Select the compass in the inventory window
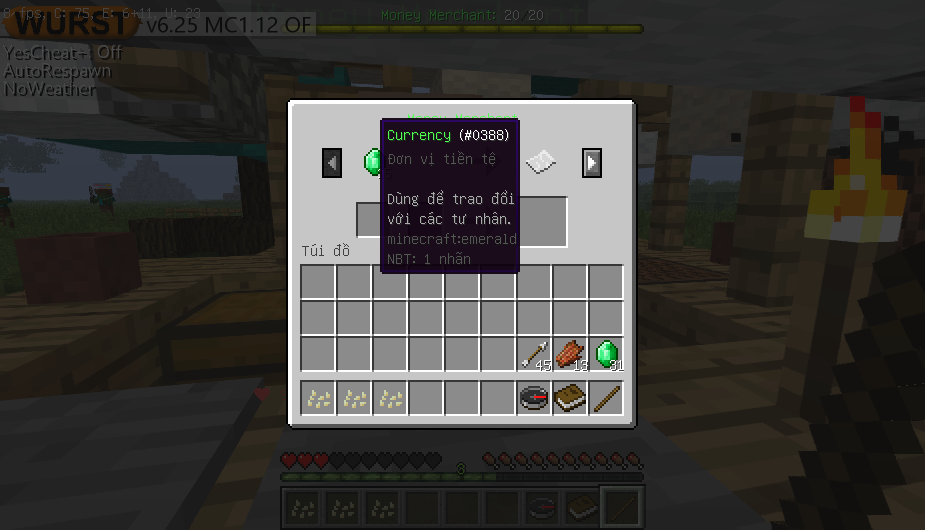This screenshot has height=530, width=925. tap(534, 398)
